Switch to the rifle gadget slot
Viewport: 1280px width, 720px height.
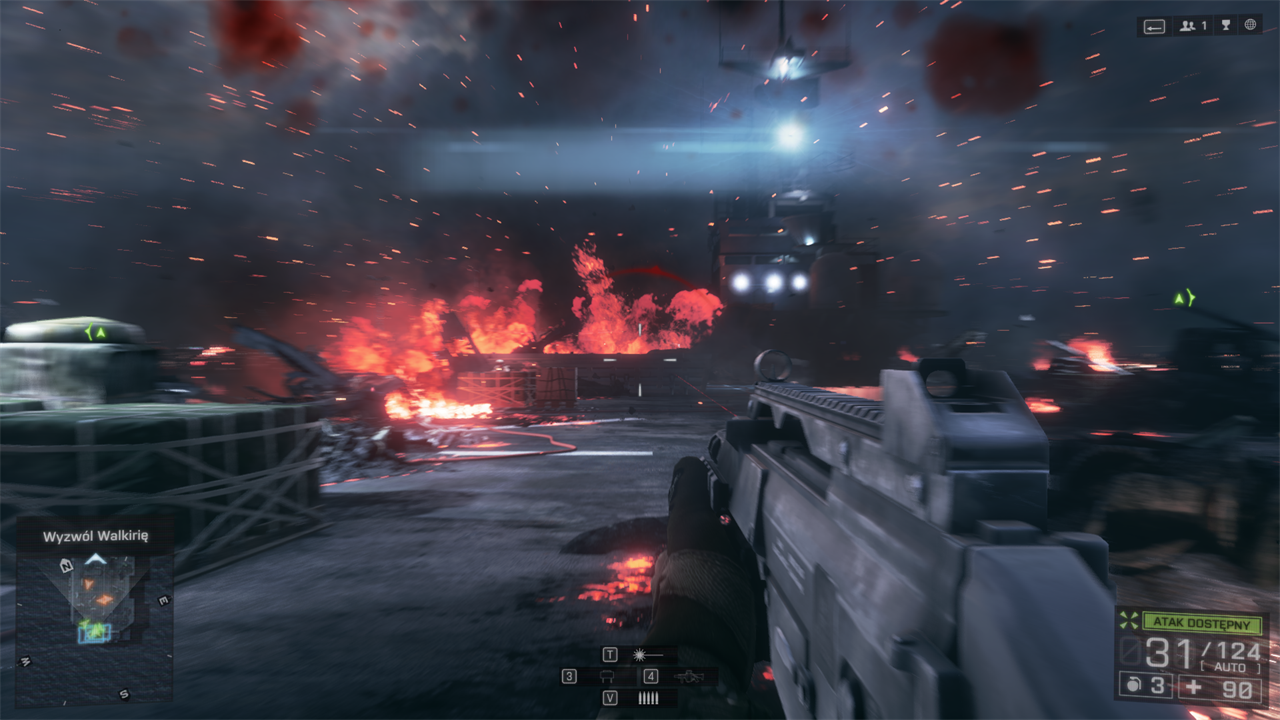(688, 677)
